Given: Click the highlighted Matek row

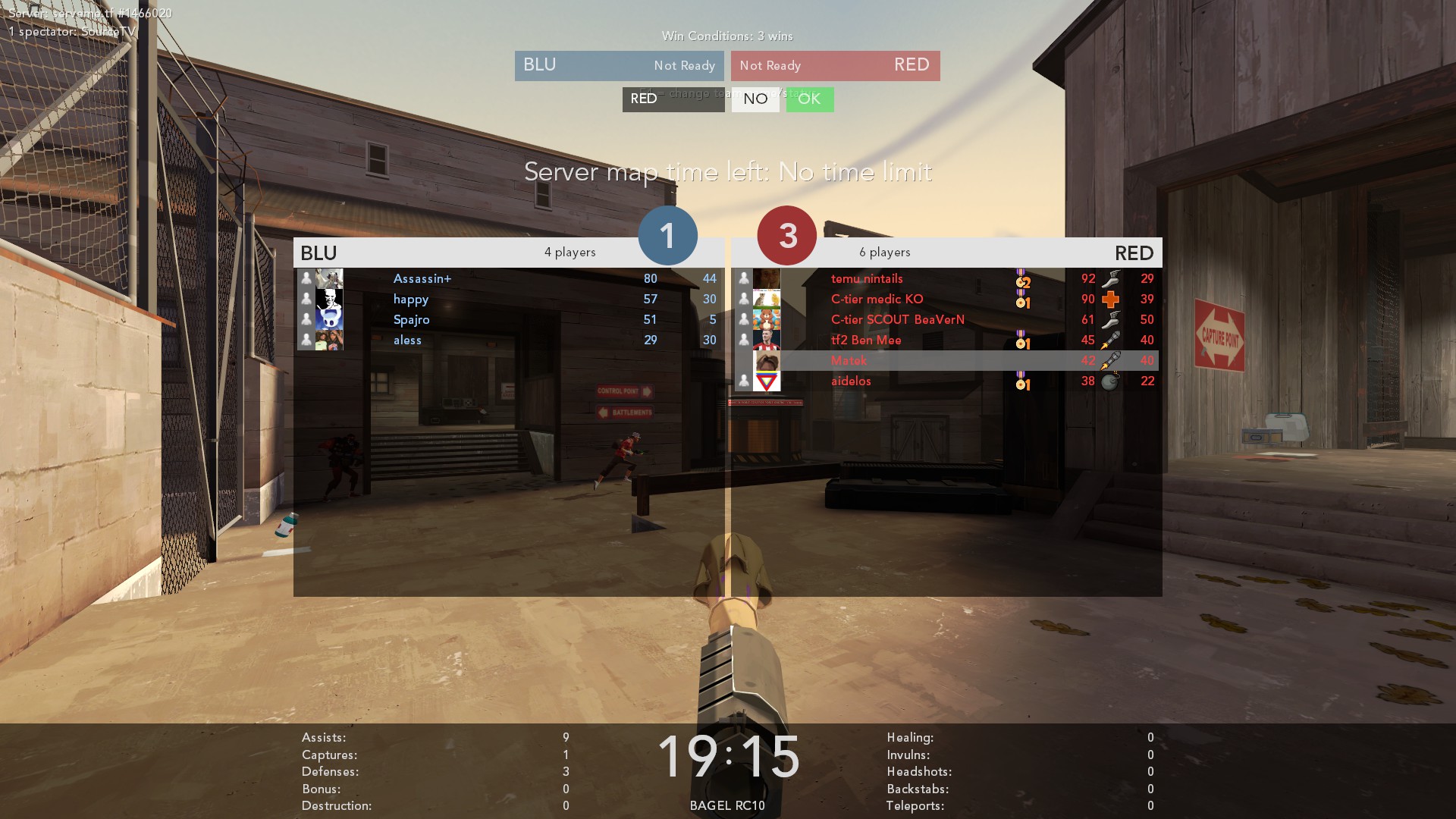Looking at the screenshot, I should click(849, 361).
